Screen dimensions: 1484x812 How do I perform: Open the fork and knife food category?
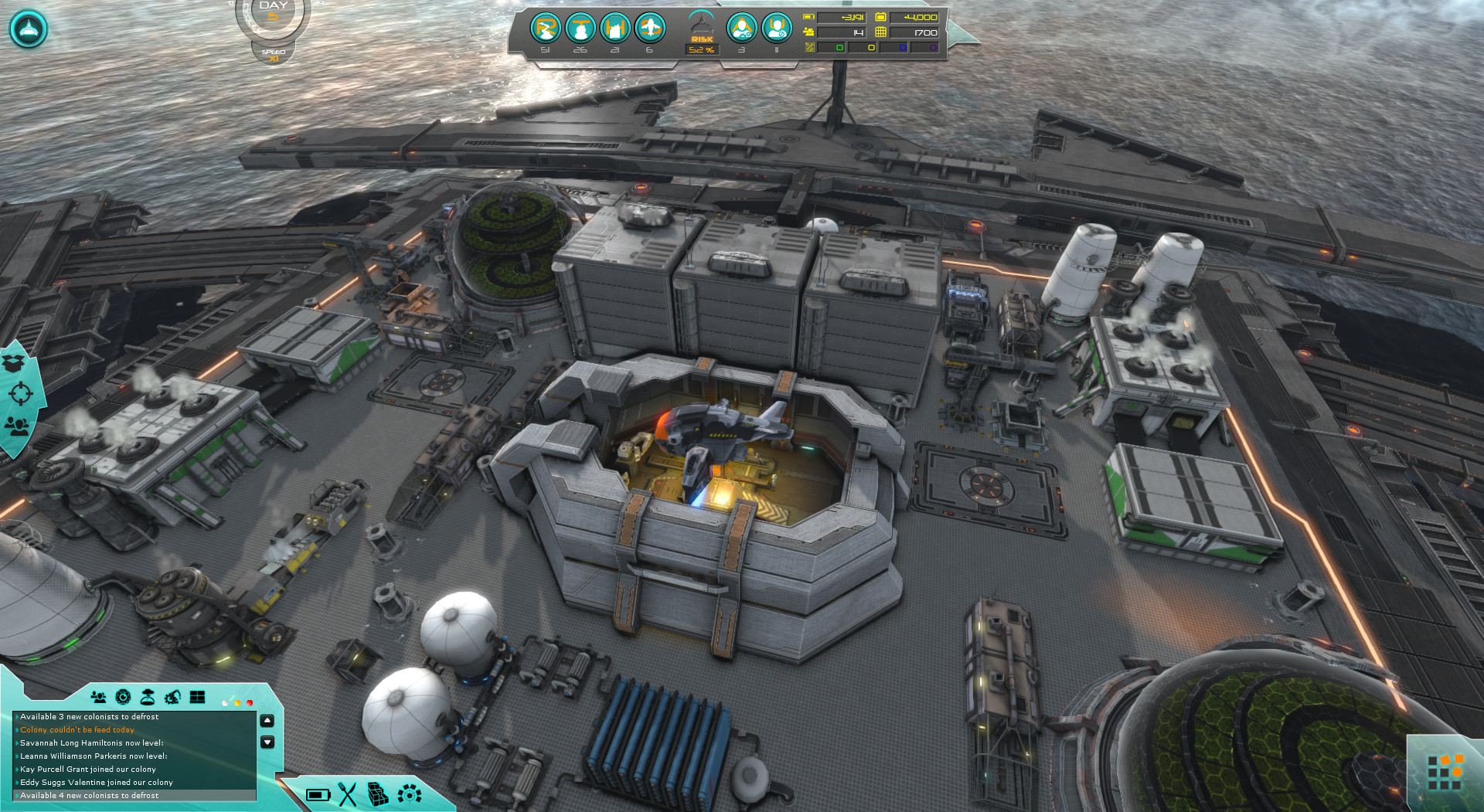348,794
